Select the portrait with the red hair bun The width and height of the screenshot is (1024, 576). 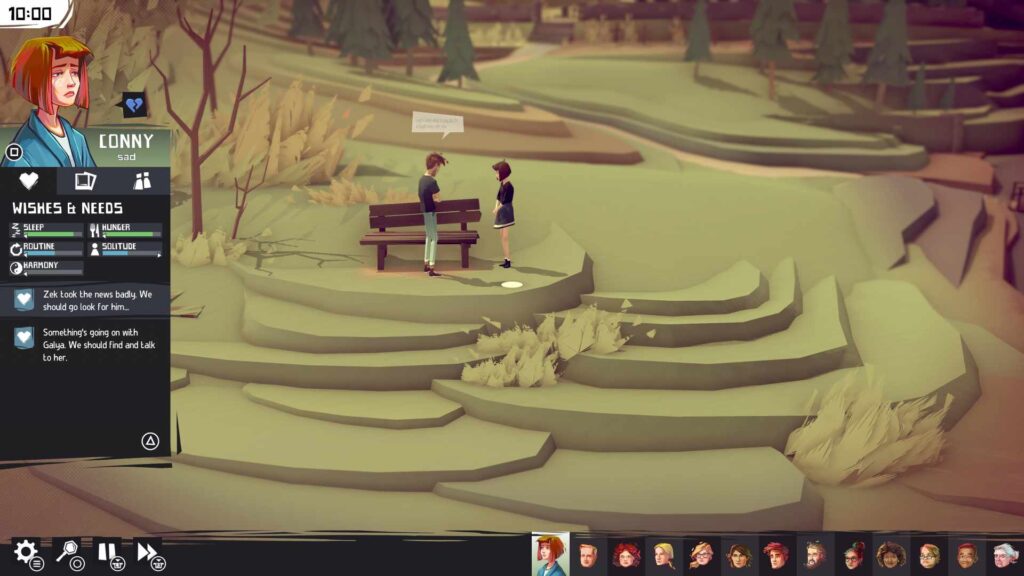point(853,554)
